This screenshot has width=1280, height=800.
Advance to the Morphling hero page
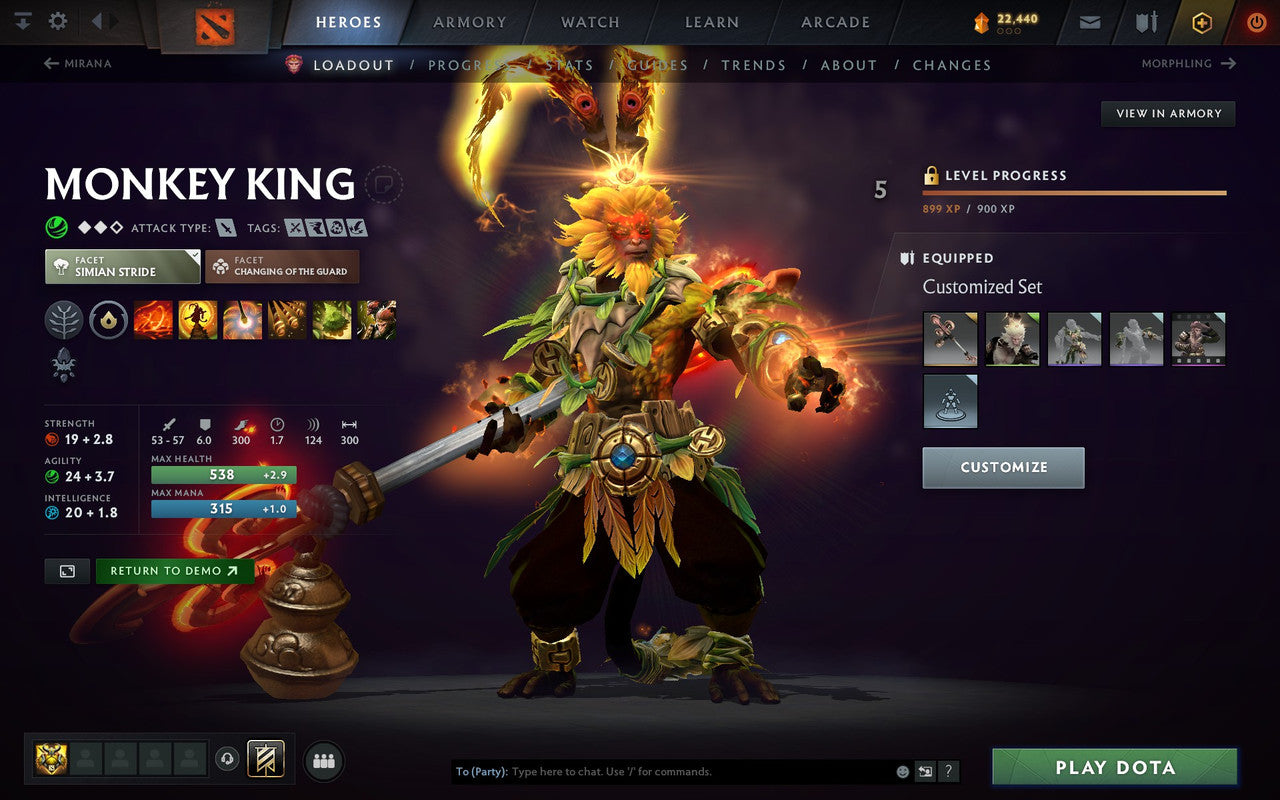(x=1229, y=63)
